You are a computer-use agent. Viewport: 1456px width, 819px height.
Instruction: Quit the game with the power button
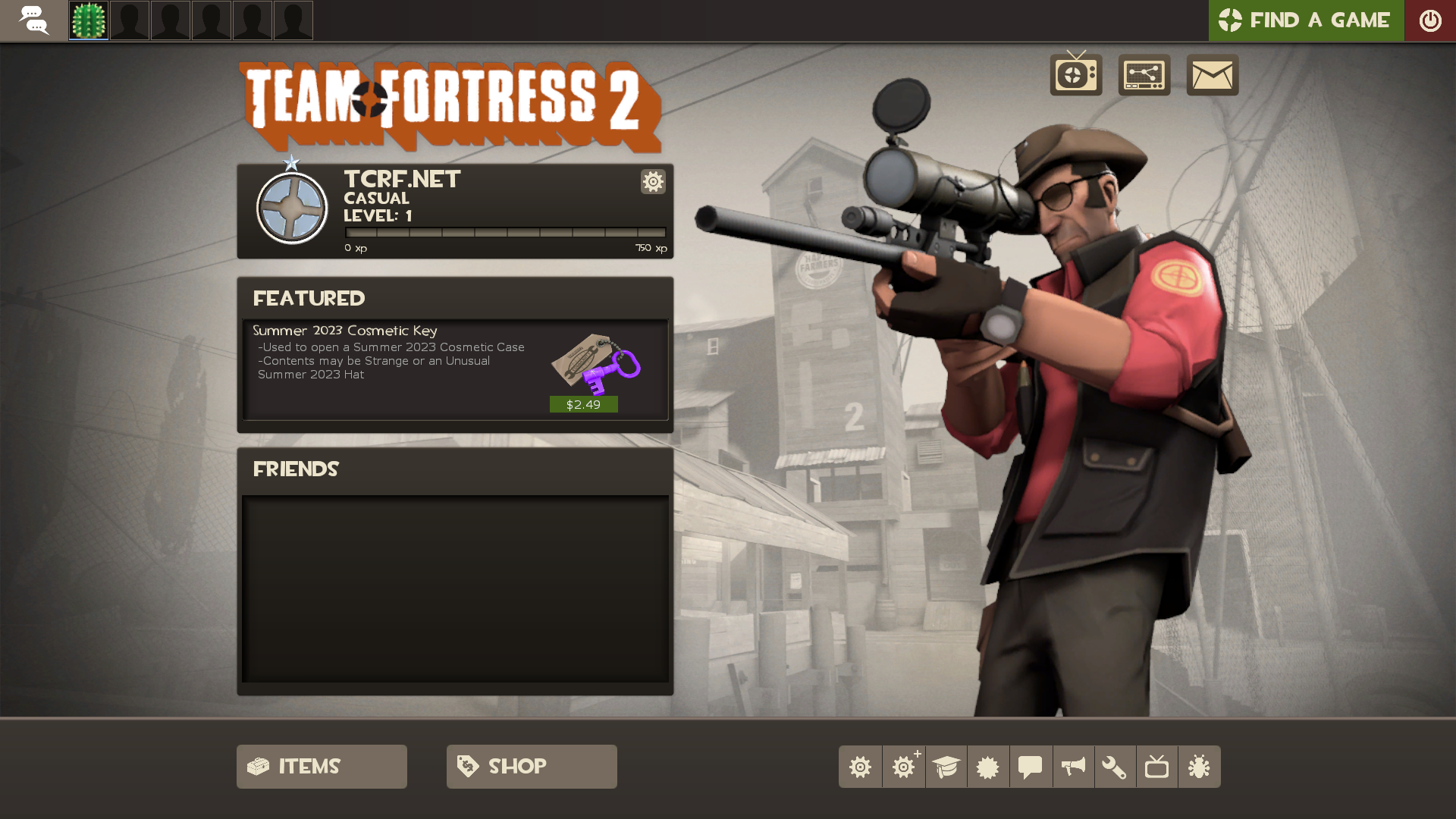coord(1429,20)
